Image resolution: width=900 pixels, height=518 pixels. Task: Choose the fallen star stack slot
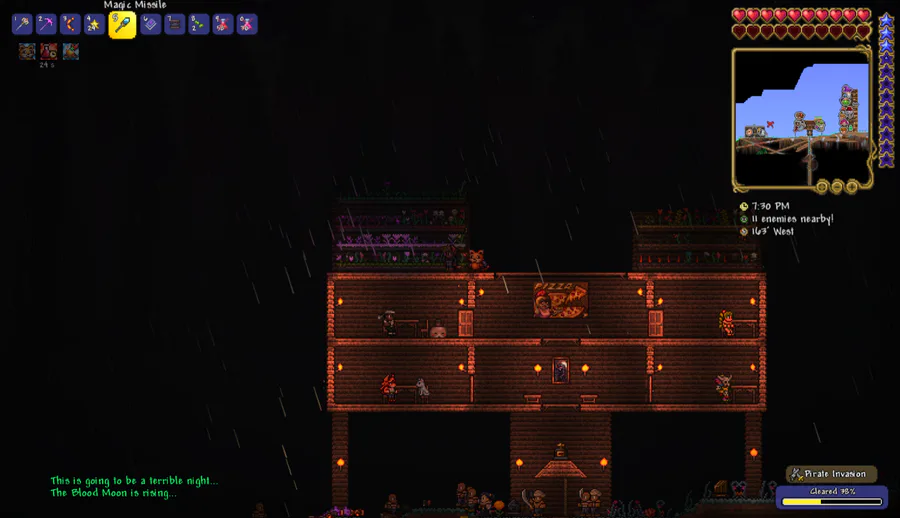click(x=95, y=24)
